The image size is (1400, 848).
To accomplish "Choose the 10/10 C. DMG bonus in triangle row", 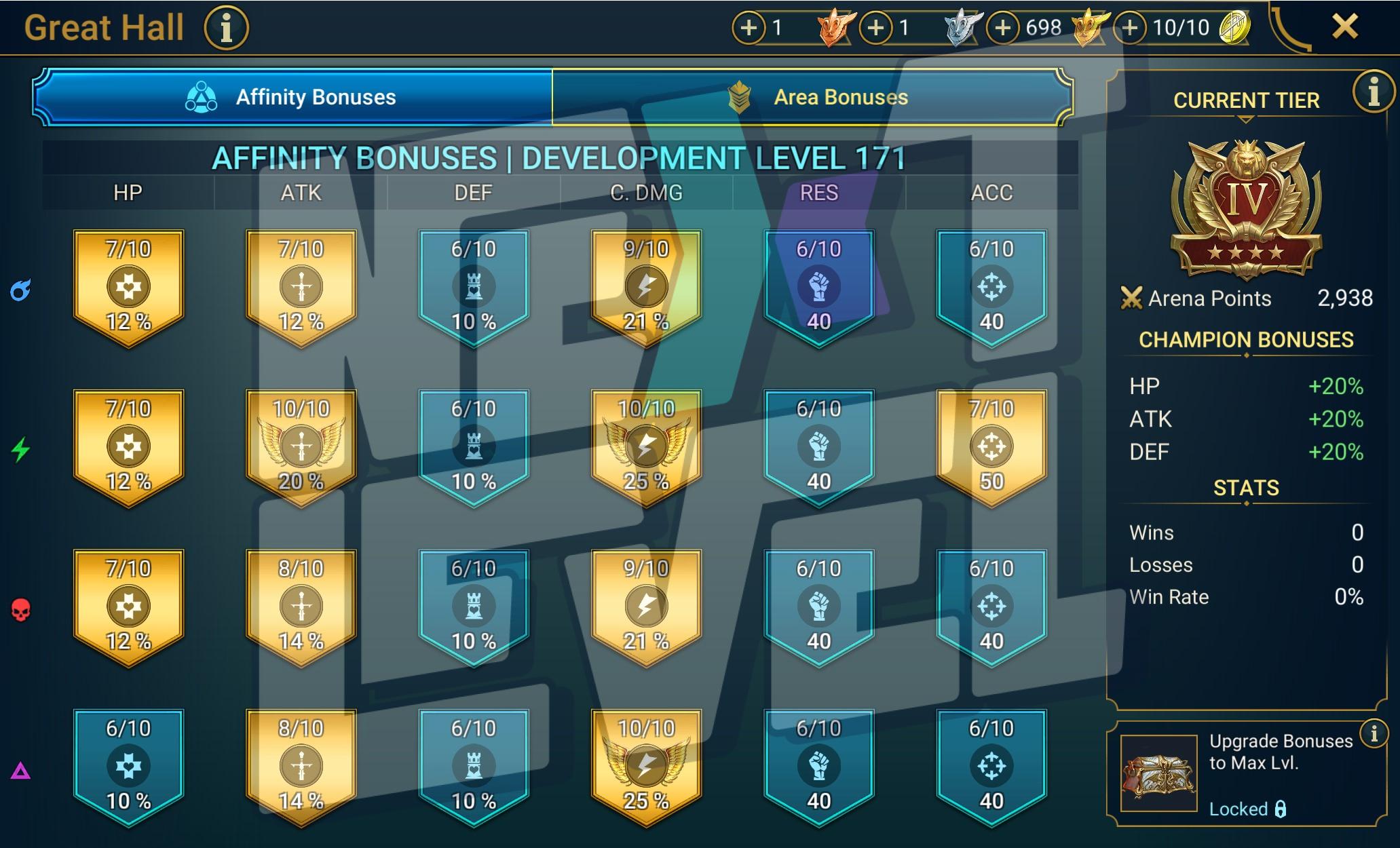I will [646, 766].
